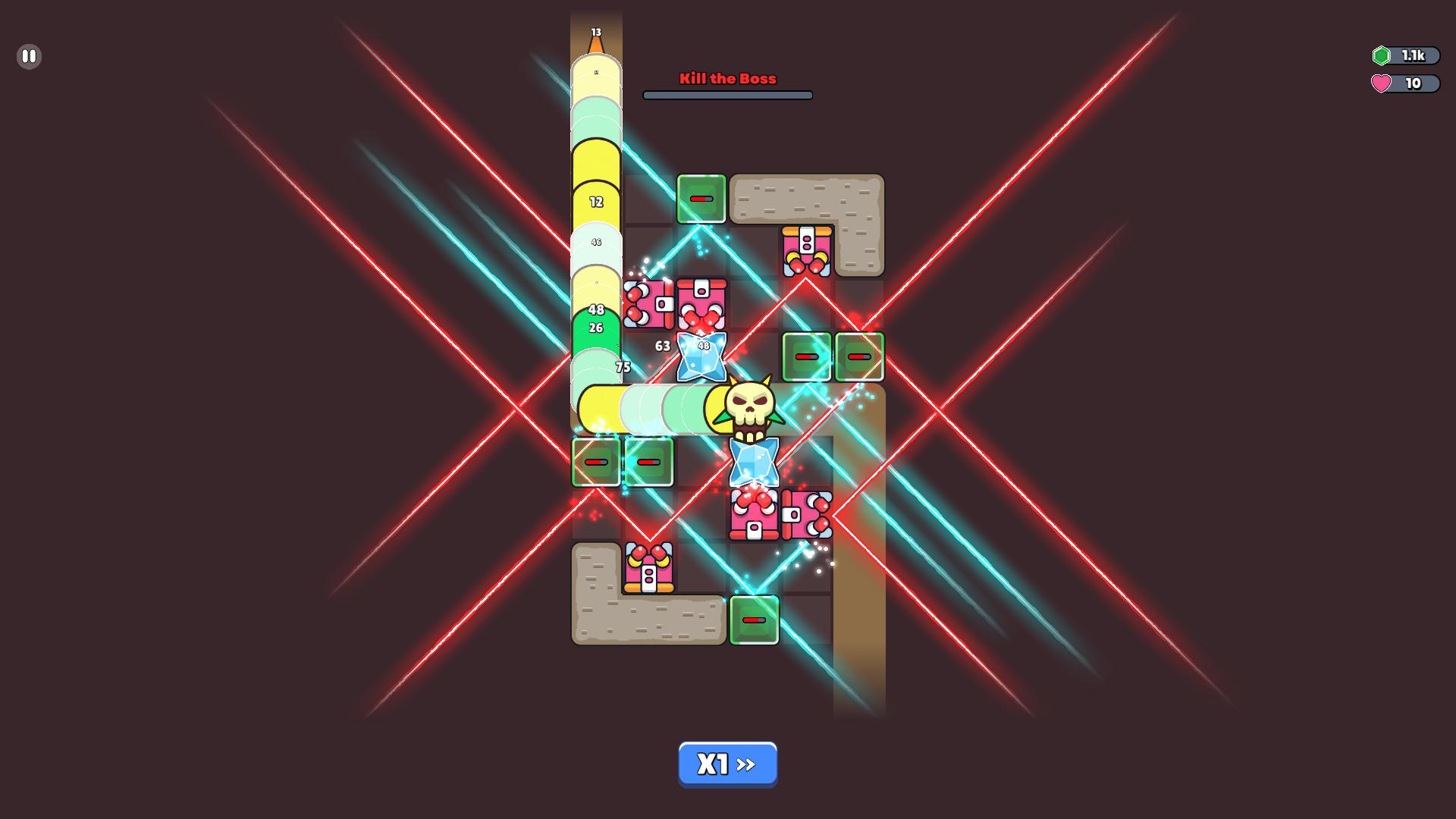The height and width of the screenshot is (819, 1456).
Task: Click the ball numbered 12 in the snake
Action: point(595,202)
